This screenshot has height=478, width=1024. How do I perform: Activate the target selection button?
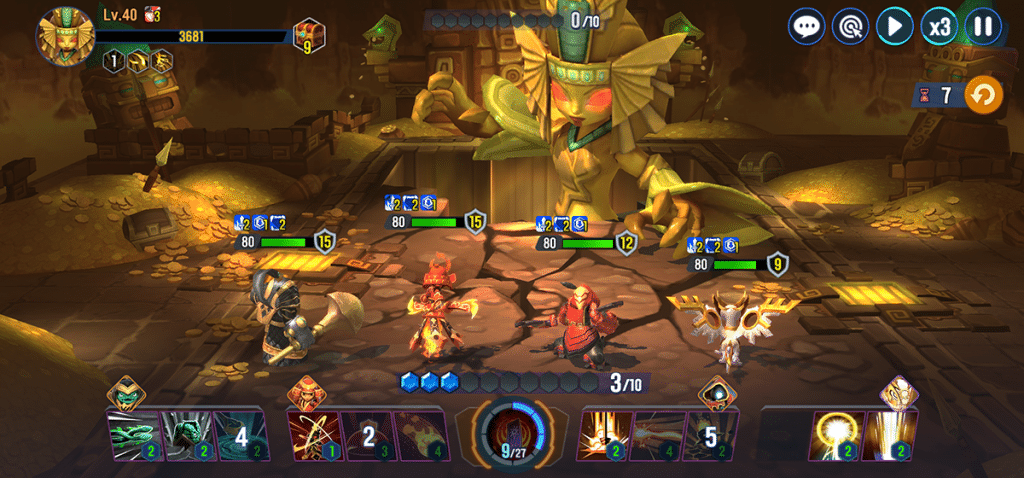coord(850,26)
